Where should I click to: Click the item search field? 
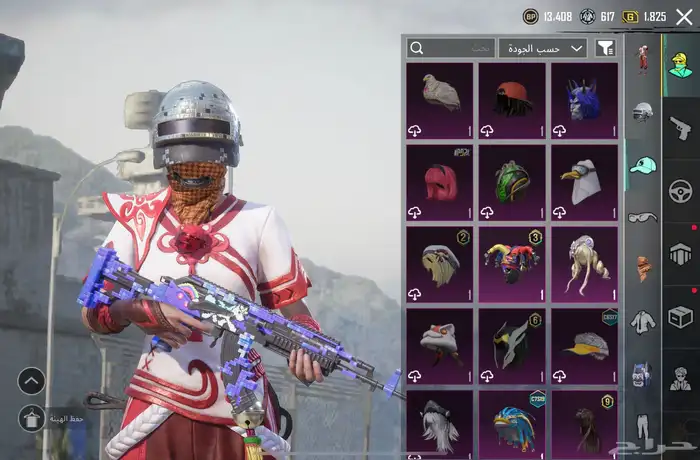[x=450, y=48]
